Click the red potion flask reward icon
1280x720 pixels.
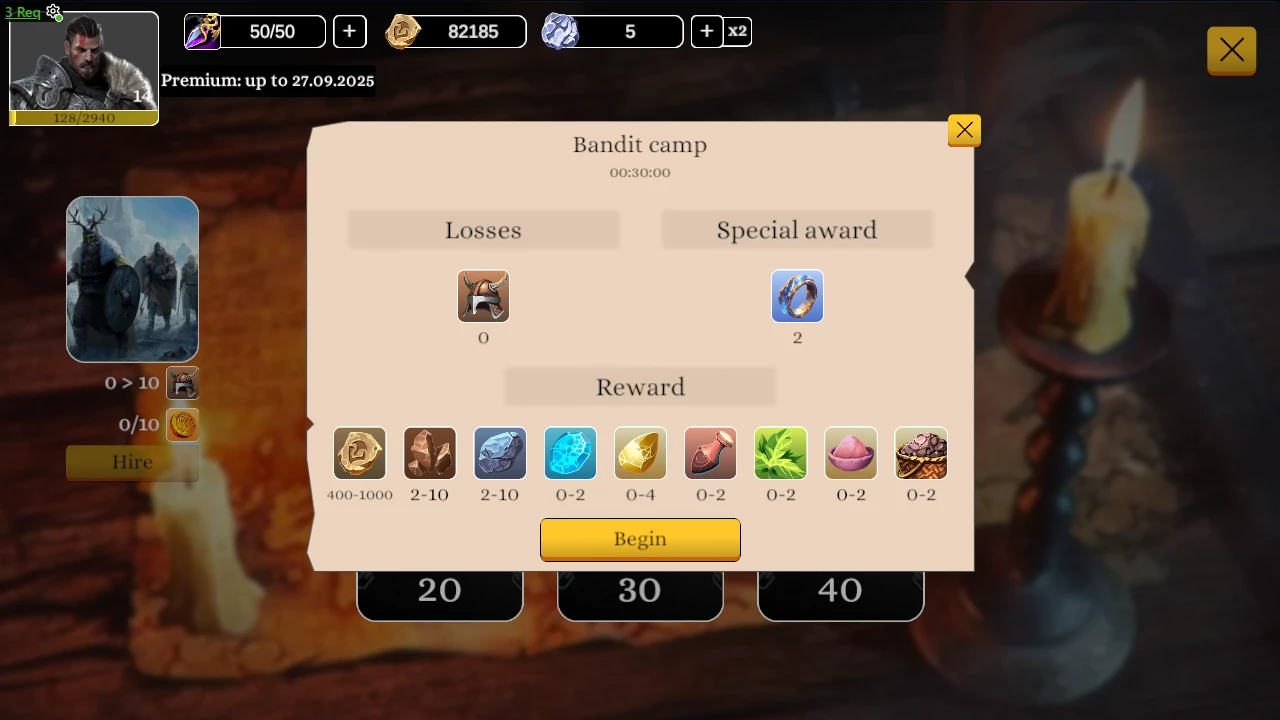click(x=710, y=453)
